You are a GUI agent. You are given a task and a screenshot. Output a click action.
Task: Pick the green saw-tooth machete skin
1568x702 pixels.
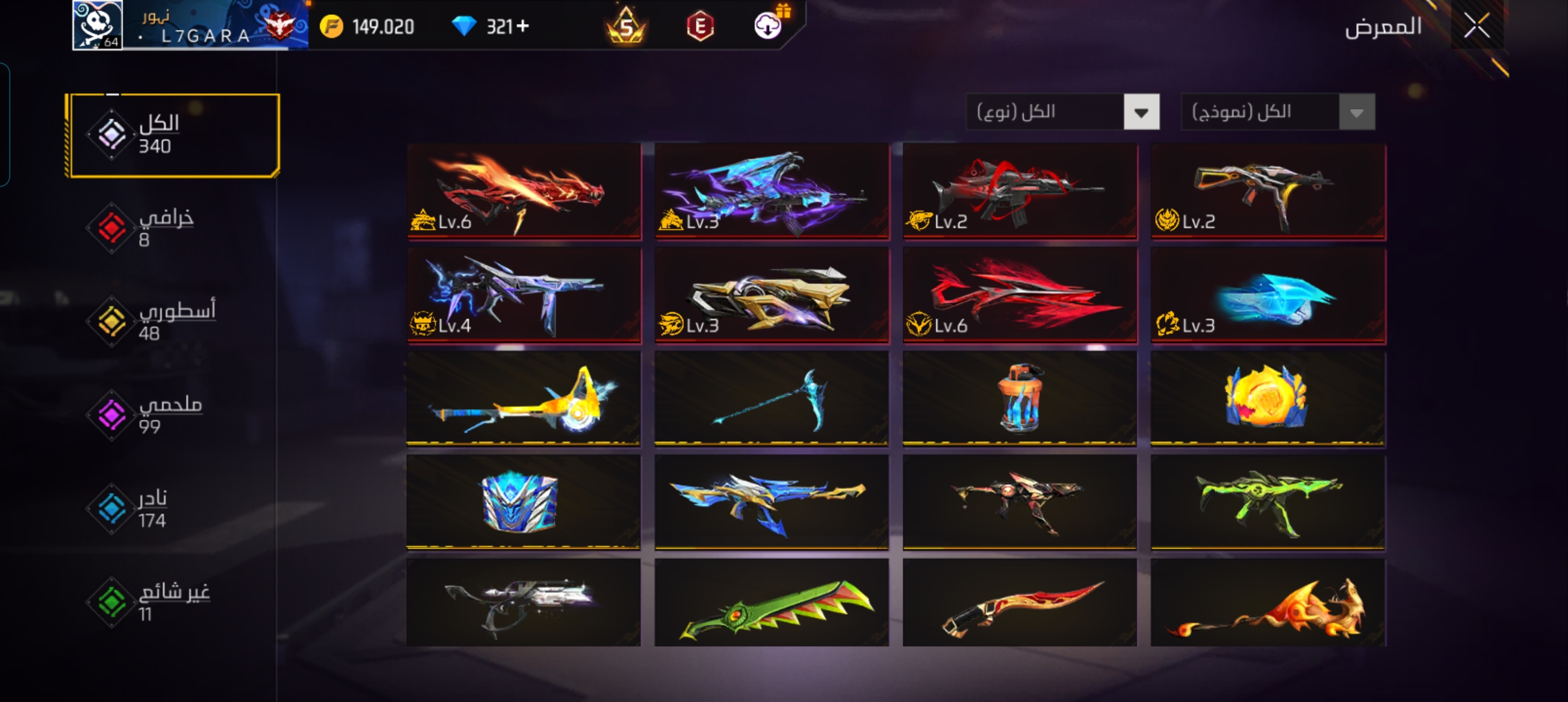point(772,603)
